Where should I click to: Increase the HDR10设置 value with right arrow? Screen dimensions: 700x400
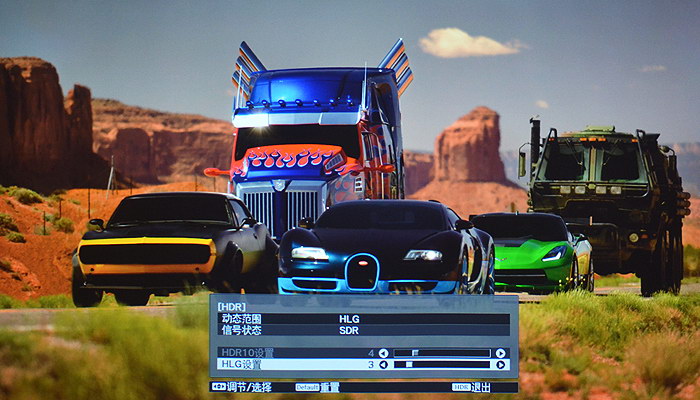click(x=501, y=353)
